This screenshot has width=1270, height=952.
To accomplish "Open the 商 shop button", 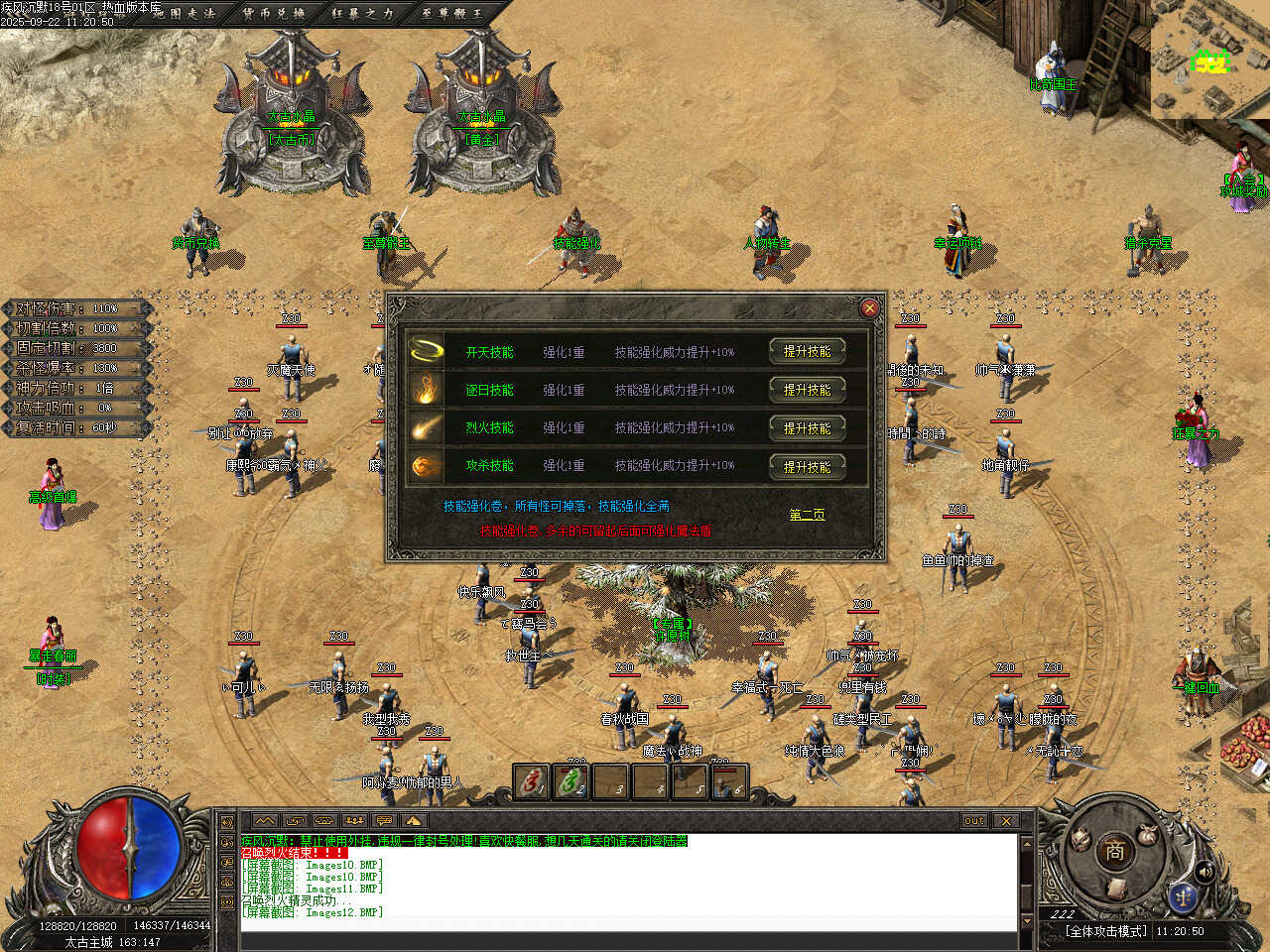I will pos(1114,850).
